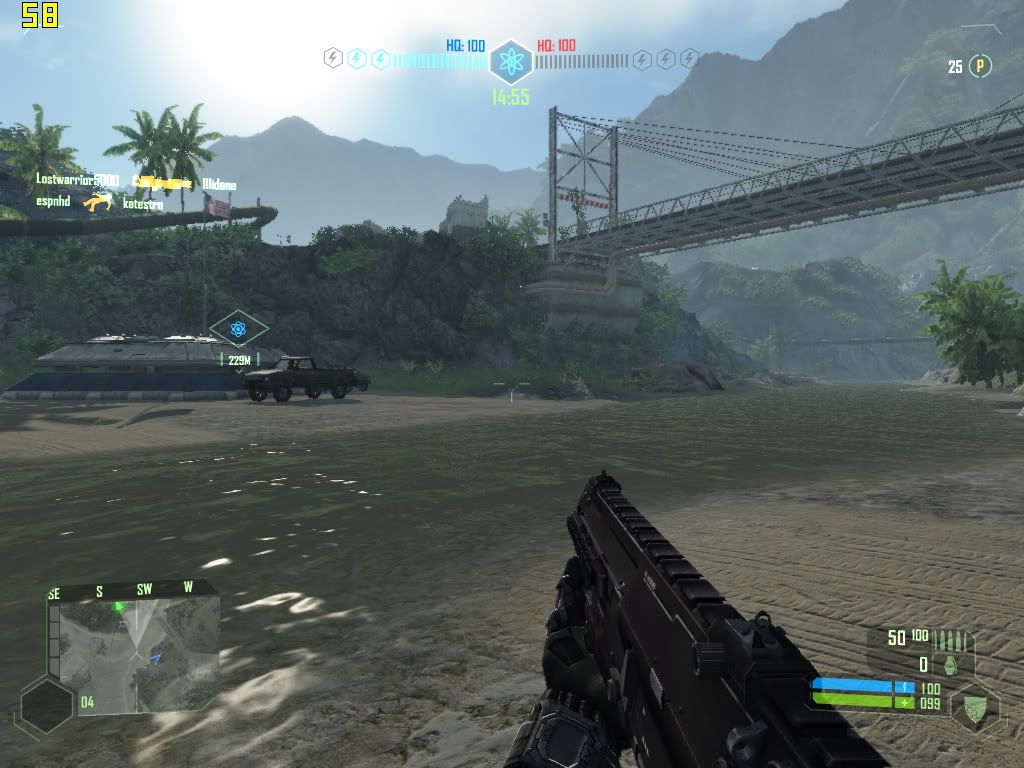1024x768 pixels.
Task: Click the green marker on the minimap
Action: (x=119, y=606)
